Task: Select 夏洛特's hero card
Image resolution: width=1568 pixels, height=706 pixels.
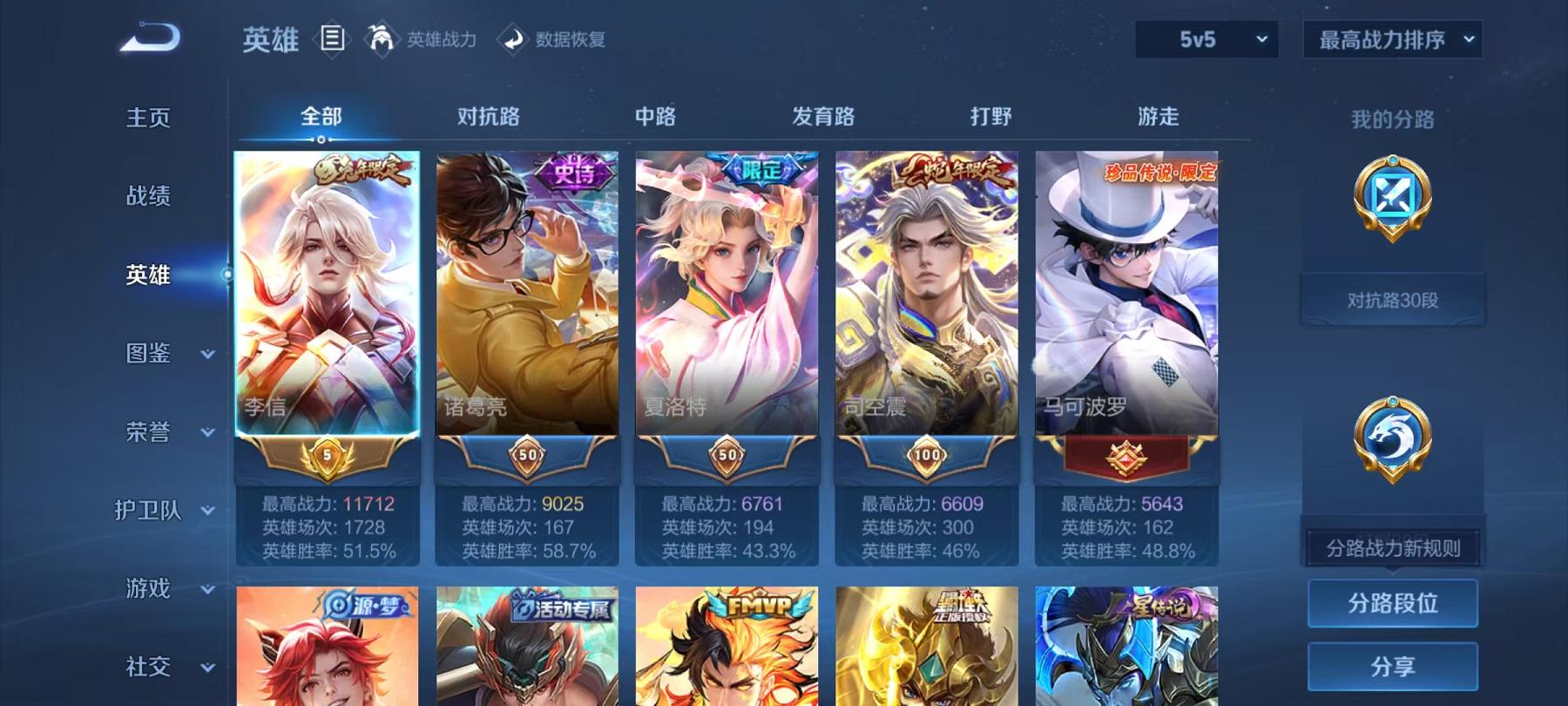Action: (727, 305)
